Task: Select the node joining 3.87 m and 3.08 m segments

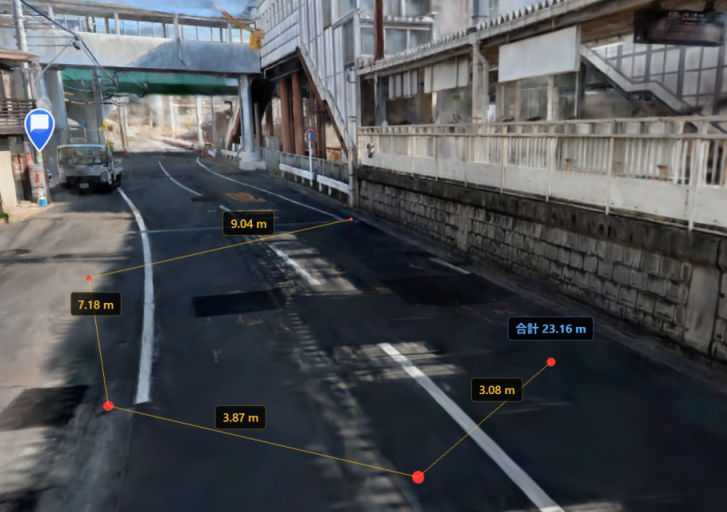Action: [418, 477]
